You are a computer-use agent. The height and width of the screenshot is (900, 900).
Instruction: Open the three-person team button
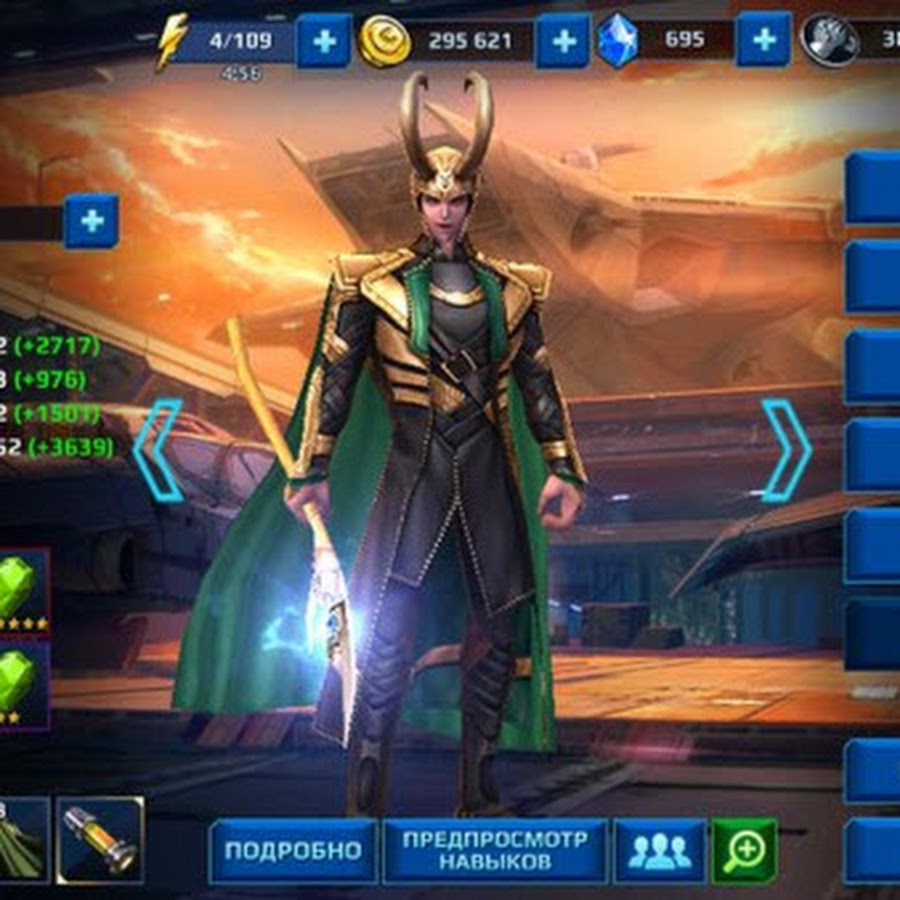click(659, 851)
